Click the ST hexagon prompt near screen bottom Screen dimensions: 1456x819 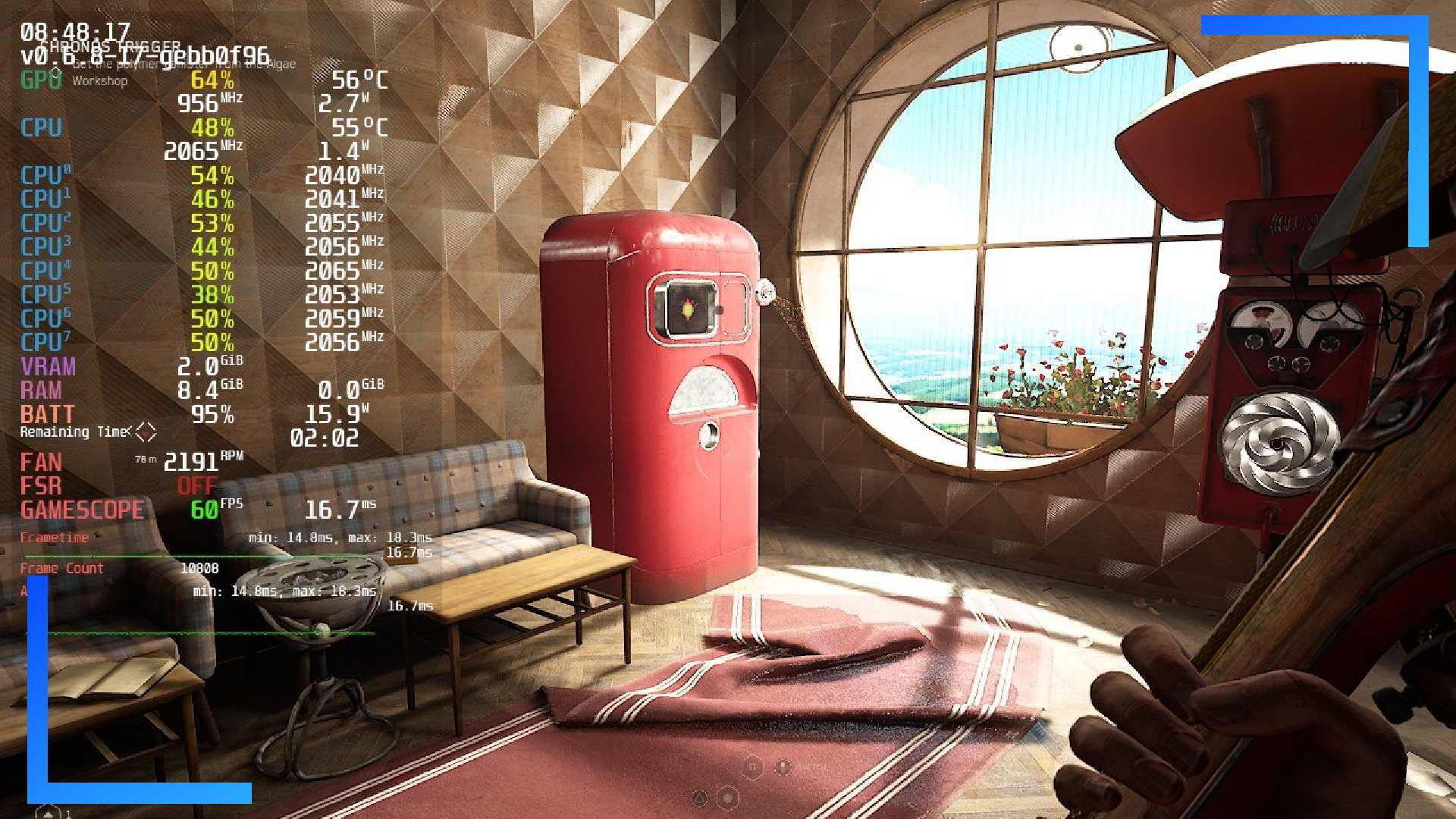(x=753, y=766)
